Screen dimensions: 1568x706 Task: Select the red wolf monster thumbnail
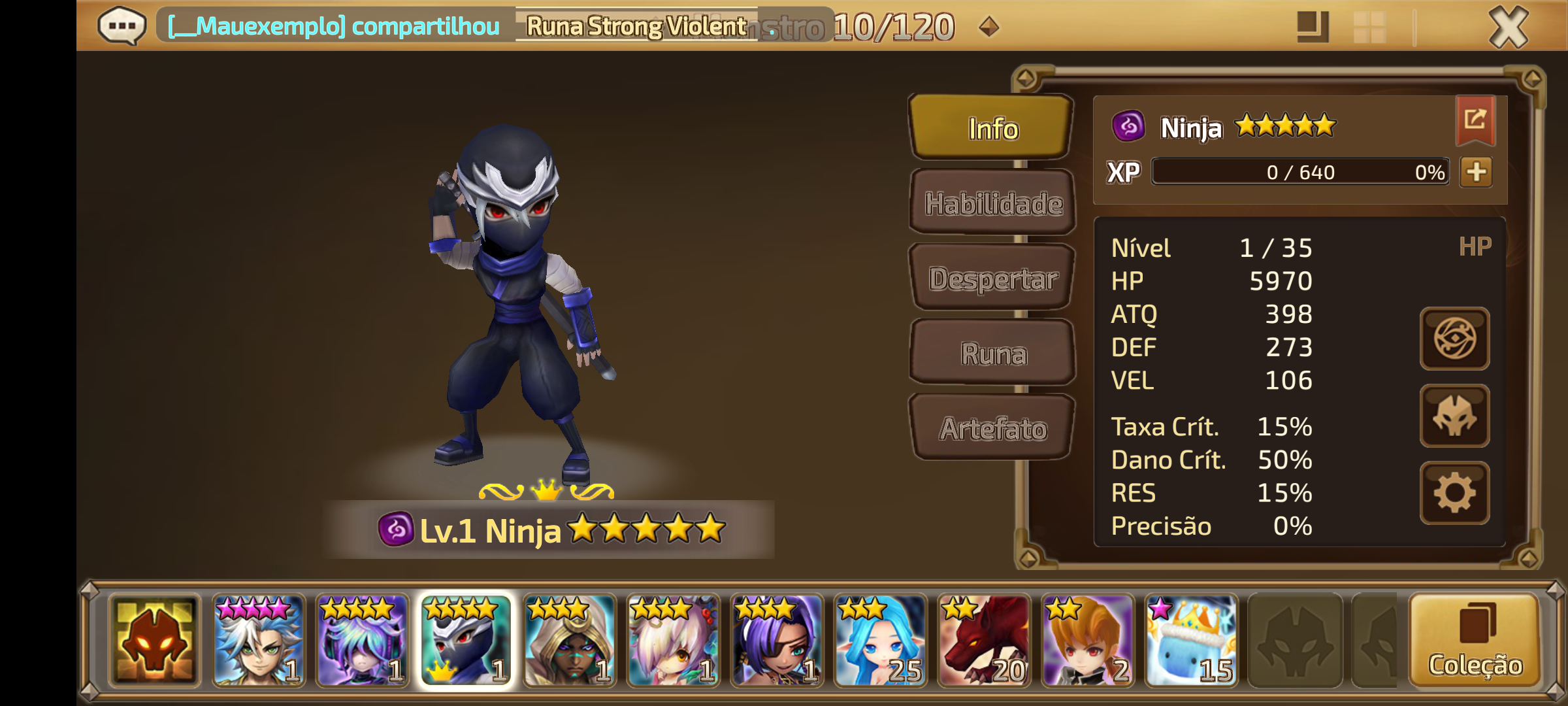984,641
